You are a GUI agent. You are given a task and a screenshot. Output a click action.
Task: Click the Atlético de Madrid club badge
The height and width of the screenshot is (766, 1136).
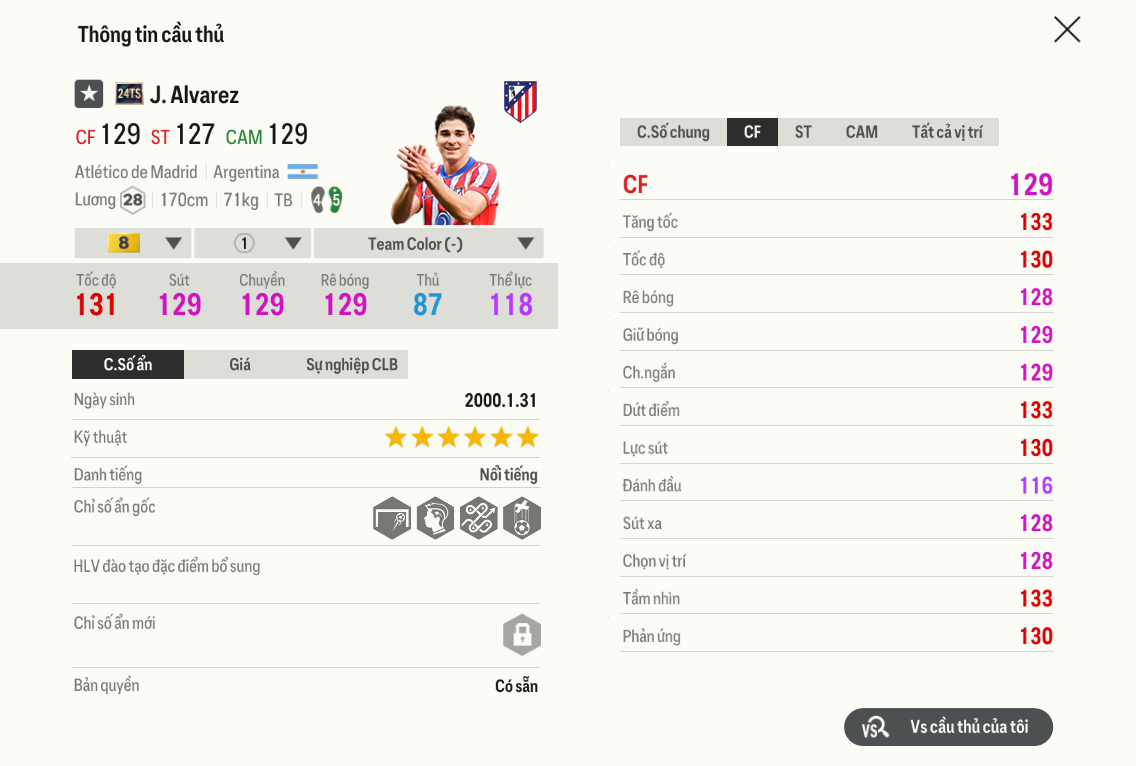click(520, 101)
